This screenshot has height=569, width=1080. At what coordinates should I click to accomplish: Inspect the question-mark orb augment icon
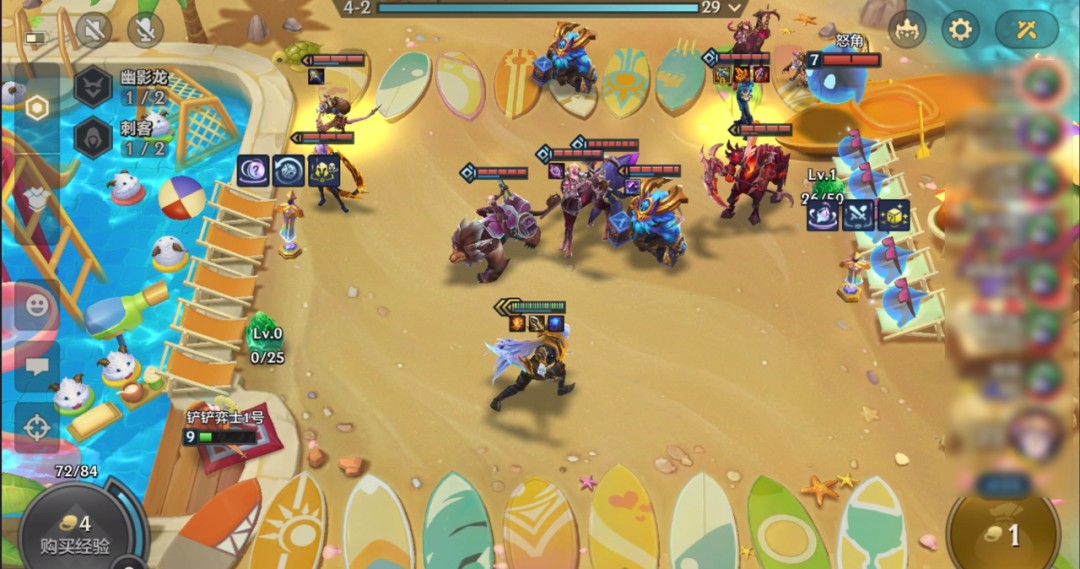254,171
